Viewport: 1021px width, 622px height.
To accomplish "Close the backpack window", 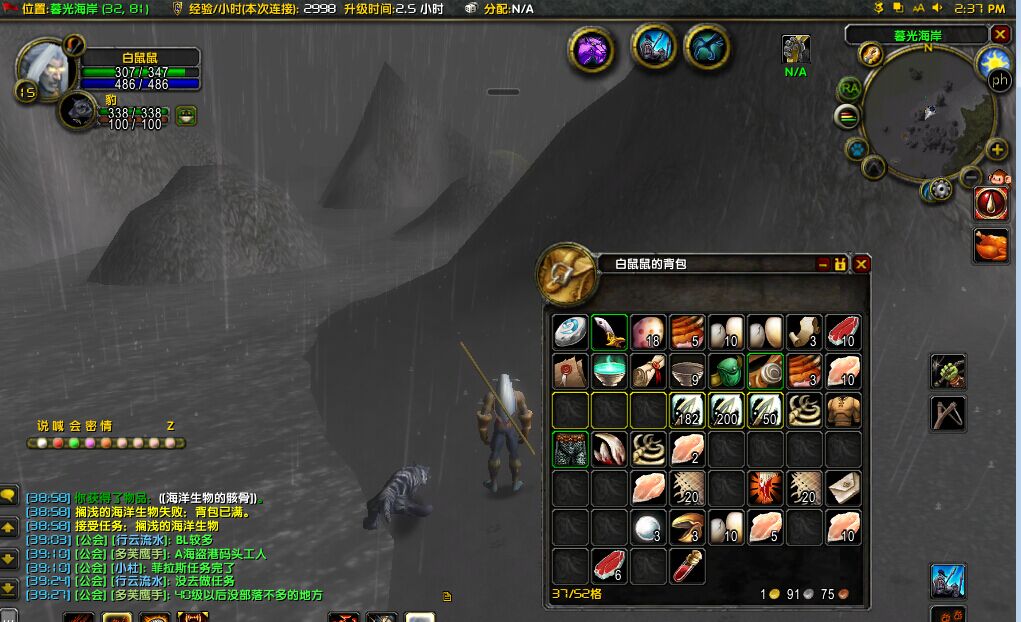I will pos(861,264).
